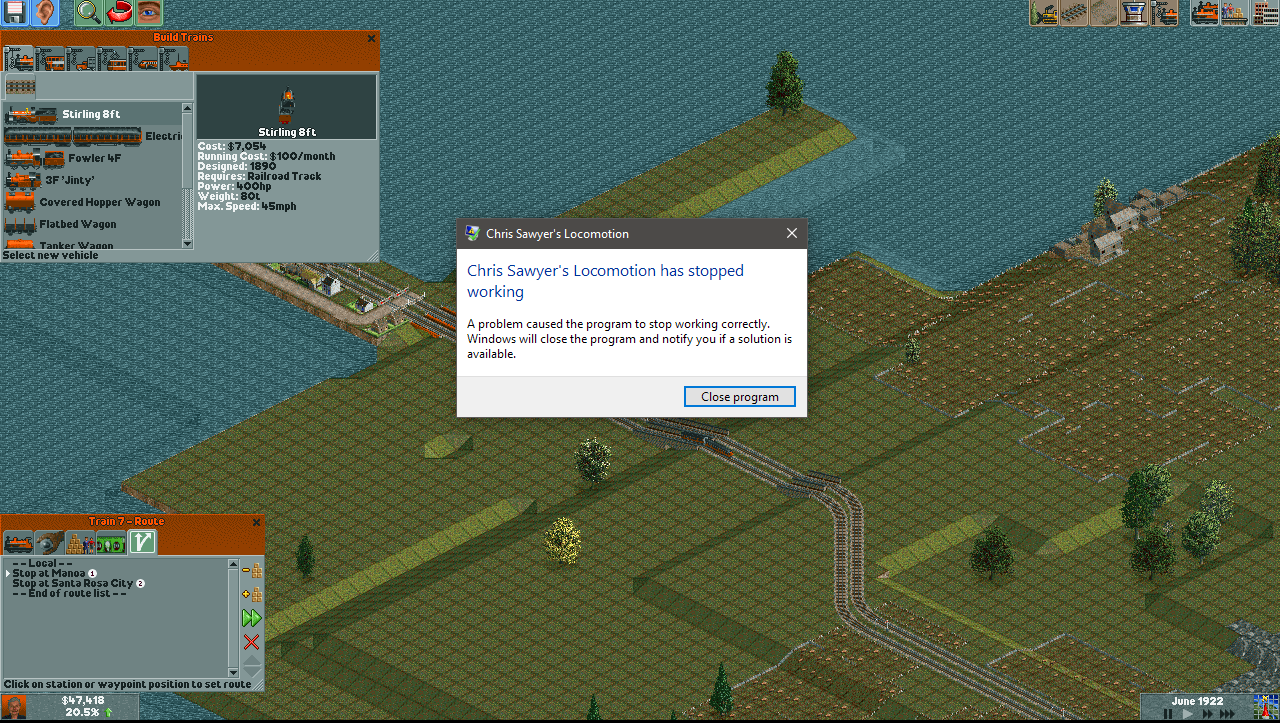
Task: Select the bulldozer land clearing tool
Action: coord(1046,13)
